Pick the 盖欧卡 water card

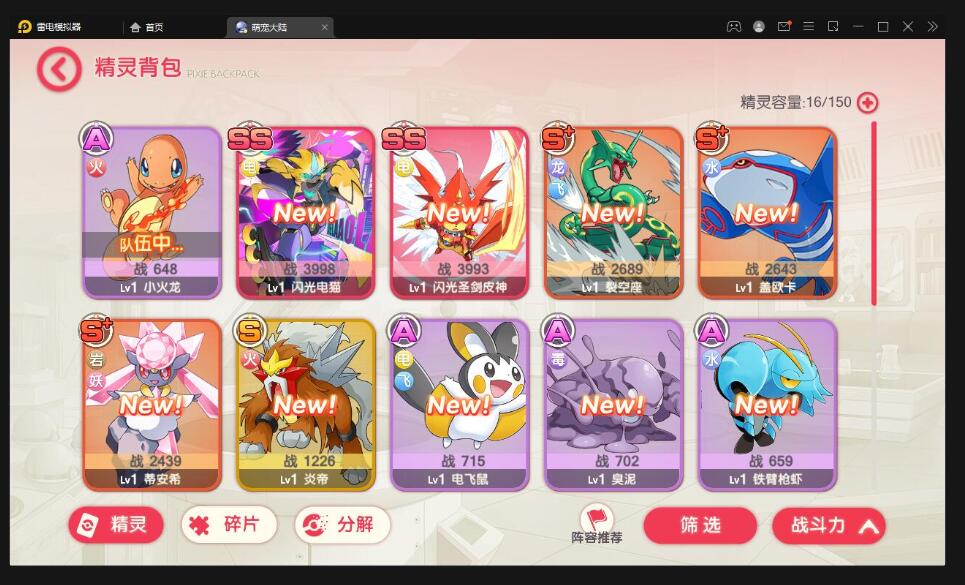point(766,212)
